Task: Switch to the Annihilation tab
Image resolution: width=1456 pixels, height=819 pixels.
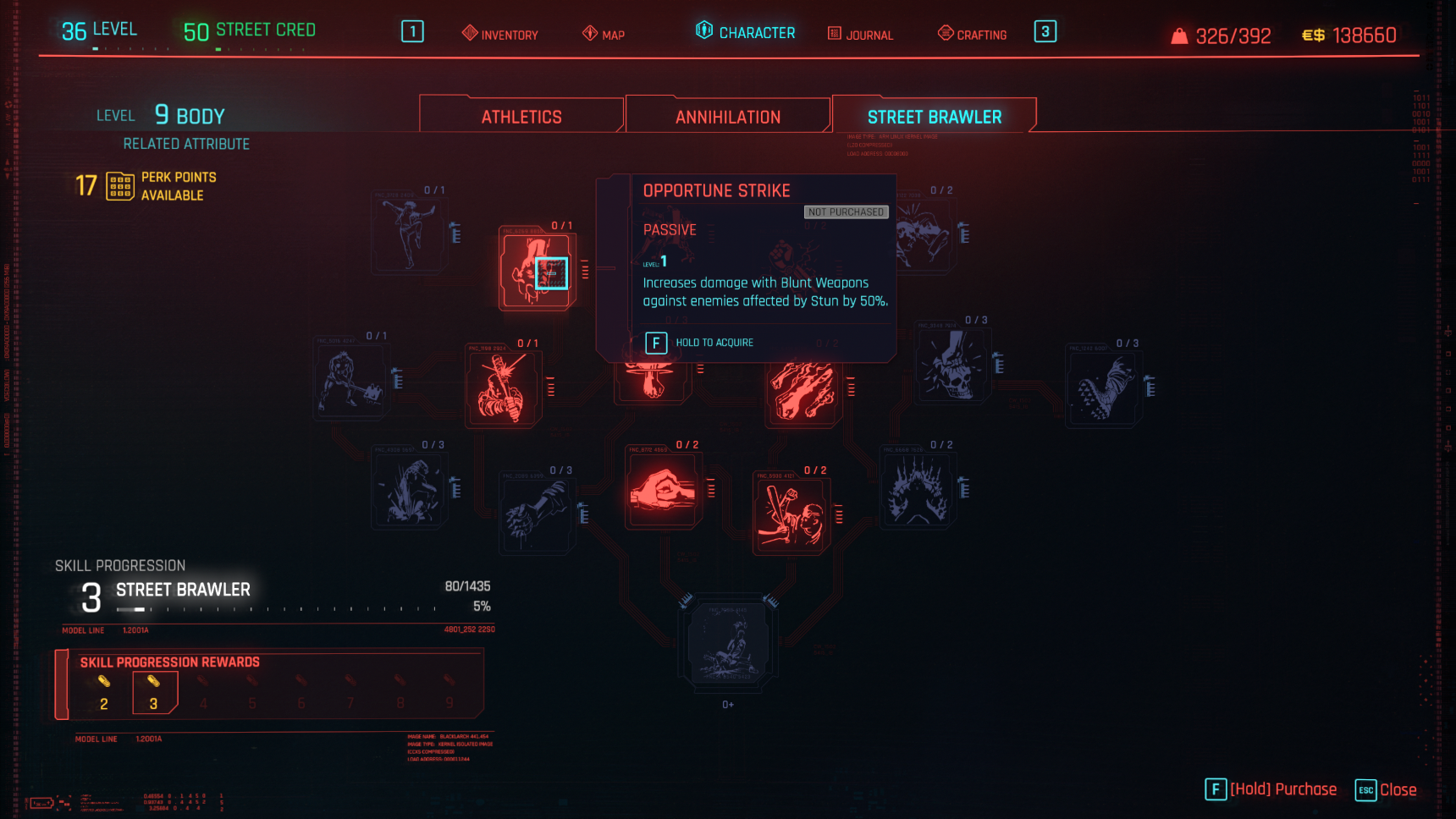Action: pyautogui.click(x=728, y=117)
